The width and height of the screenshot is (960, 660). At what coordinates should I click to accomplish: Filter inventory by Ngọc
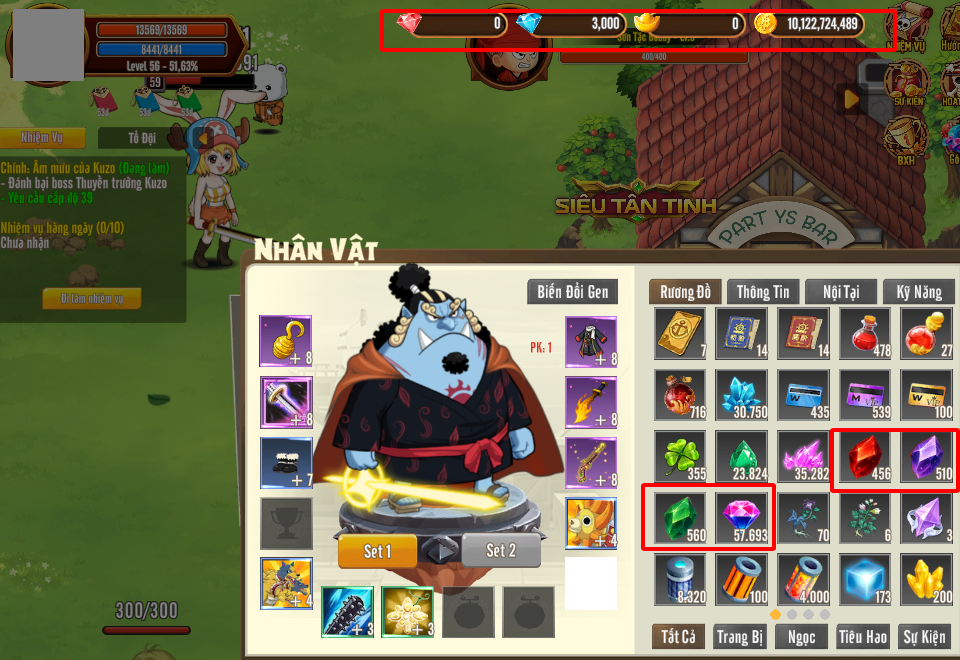(802, 636)
